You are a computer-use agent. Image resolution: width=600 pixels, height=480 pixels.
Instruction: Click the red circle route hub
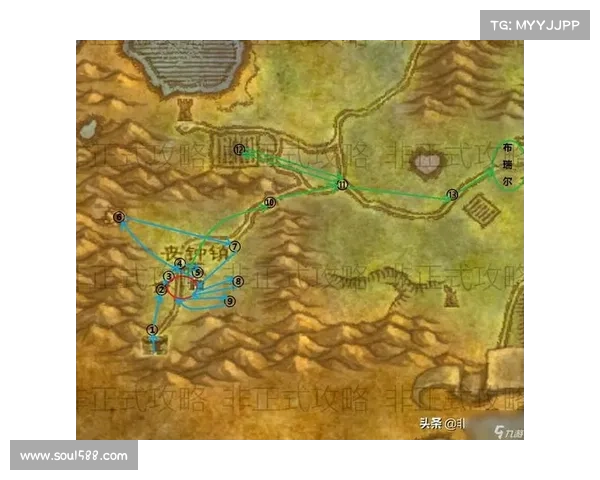pyautogui.click(x=184, y=288)
